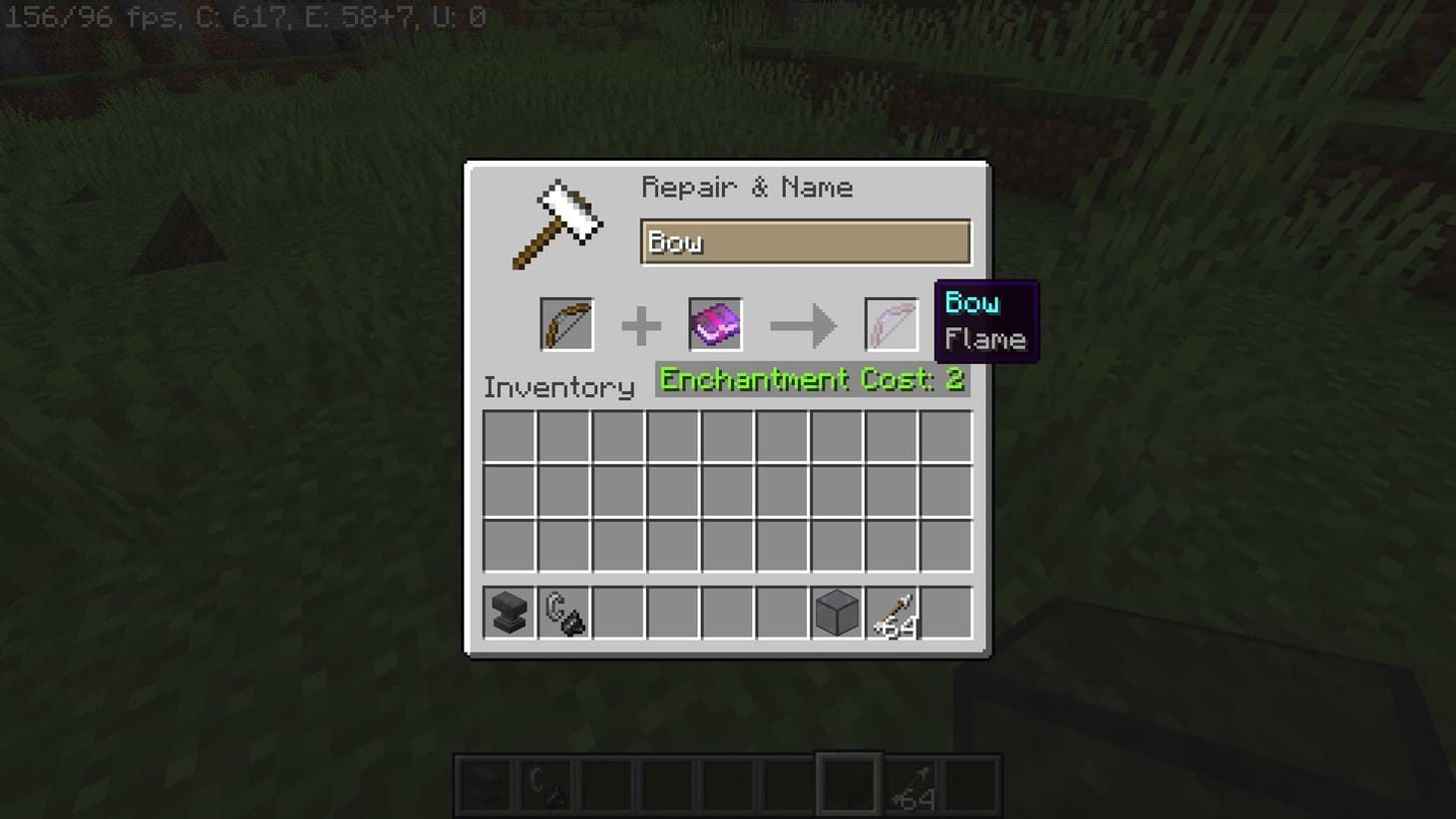Image resolution: width=1456 pixels, height=819 pixels.
Task: Select the anvil item in the inventory hotbar
Action: click(x=508, y=612)
